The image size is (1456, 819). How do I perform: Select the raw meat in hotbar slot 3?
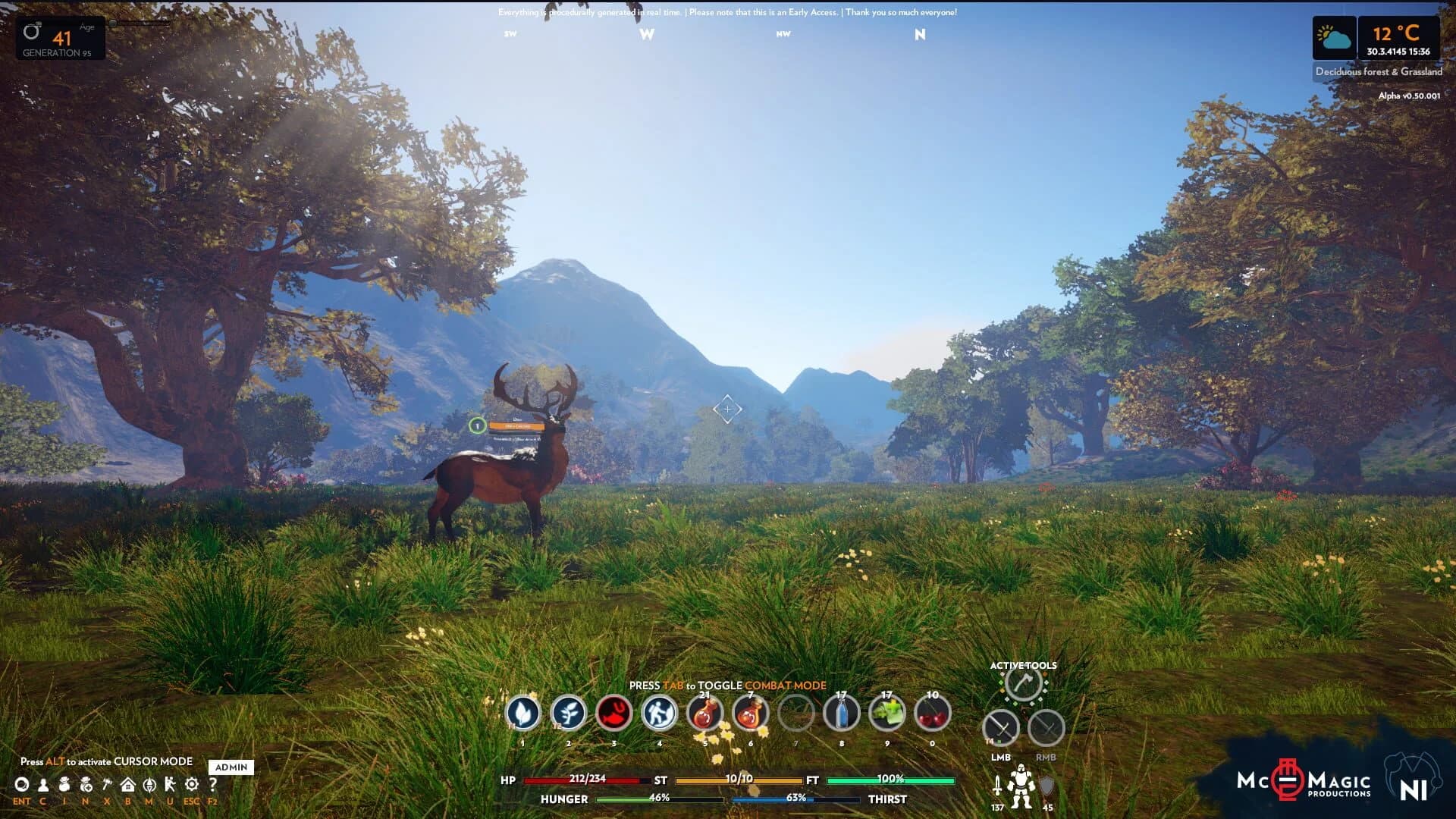click(x=613, y=714)
